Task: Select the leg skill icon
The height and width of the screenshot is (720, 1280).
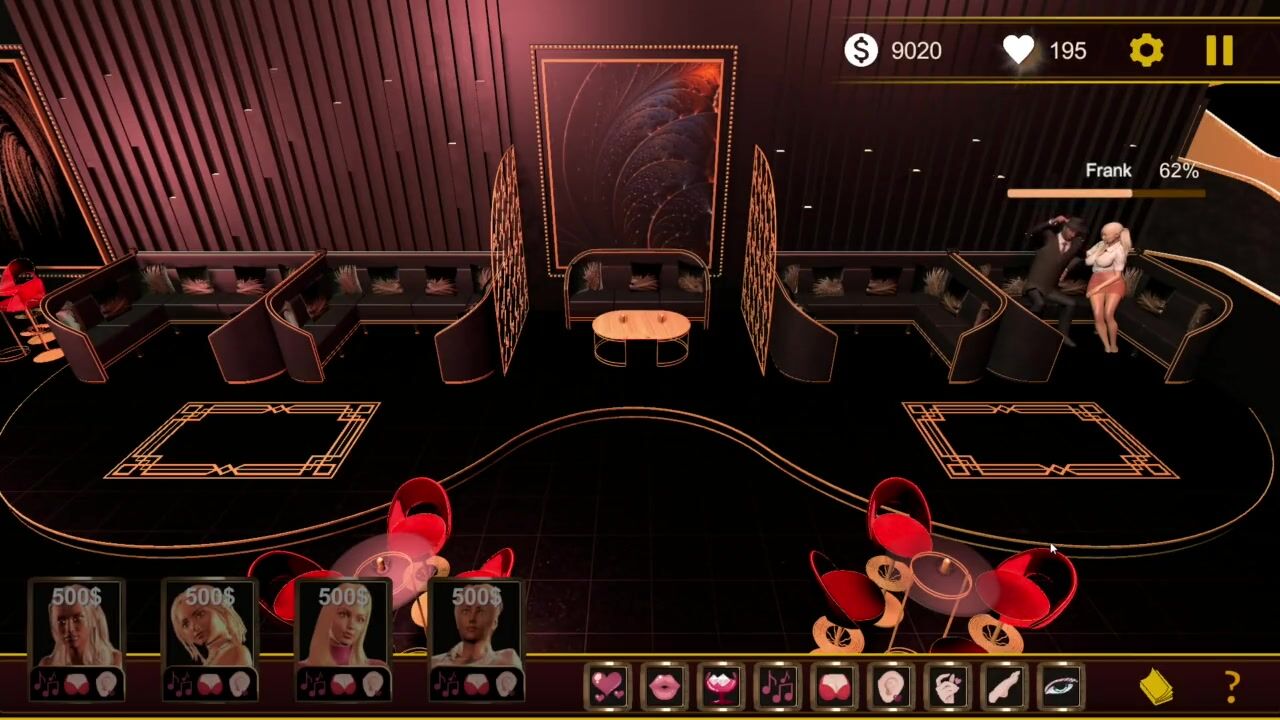Action: coord(1004,687)
